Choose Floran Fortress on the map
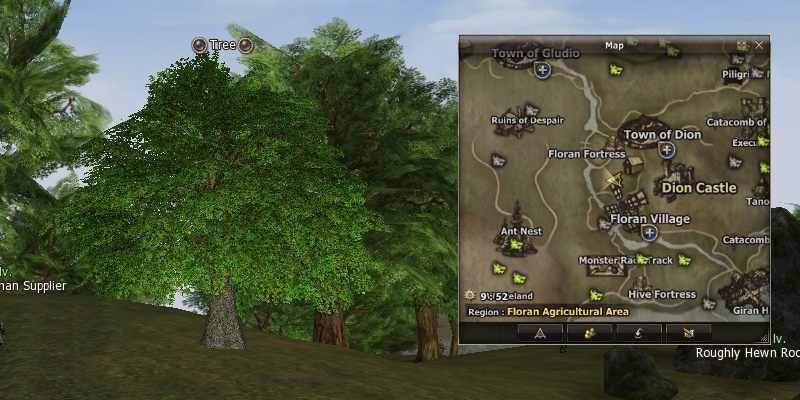This screenshot has width=800, height=400. [x=587, y=154]
